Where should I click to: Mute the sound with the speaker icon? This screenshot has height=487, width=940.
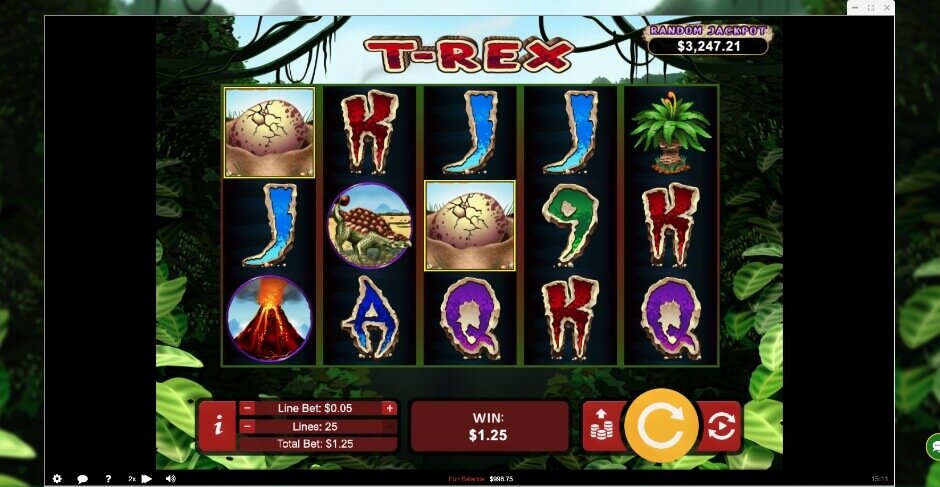pyautogui.click(x=170, y=479)
